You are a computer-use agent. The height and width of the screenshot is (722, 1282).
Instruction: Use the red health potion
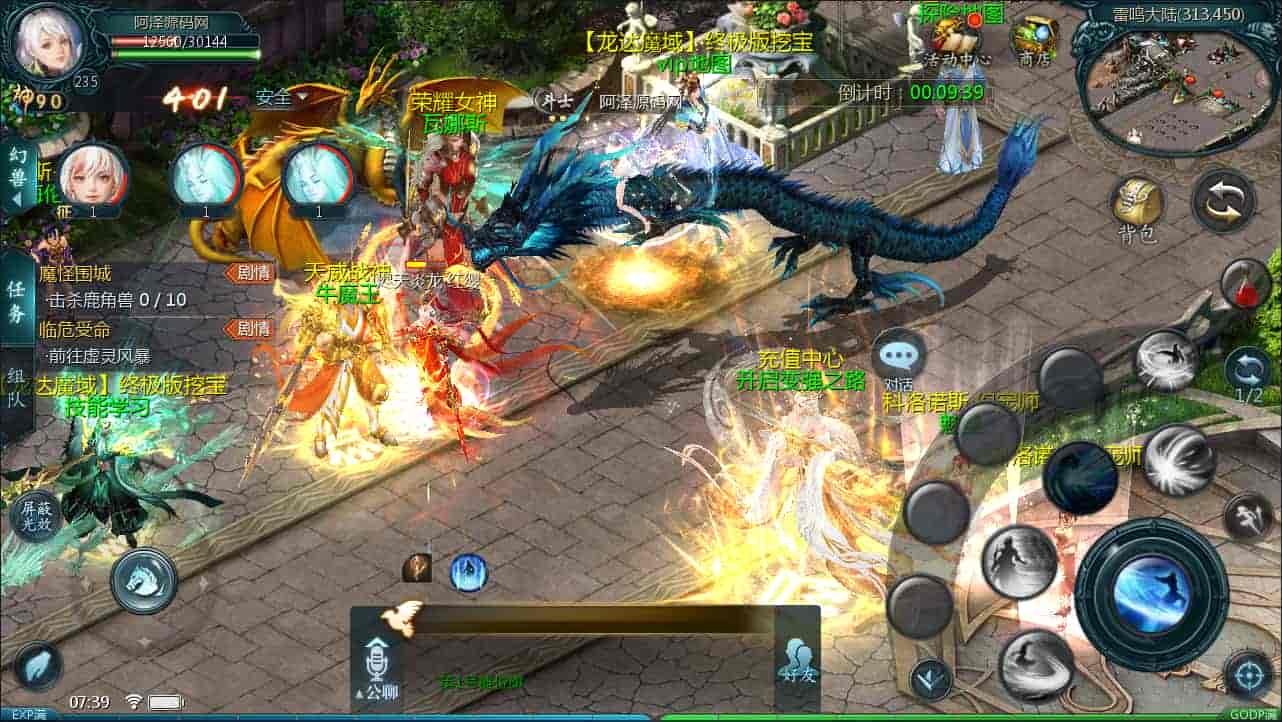1245,284
